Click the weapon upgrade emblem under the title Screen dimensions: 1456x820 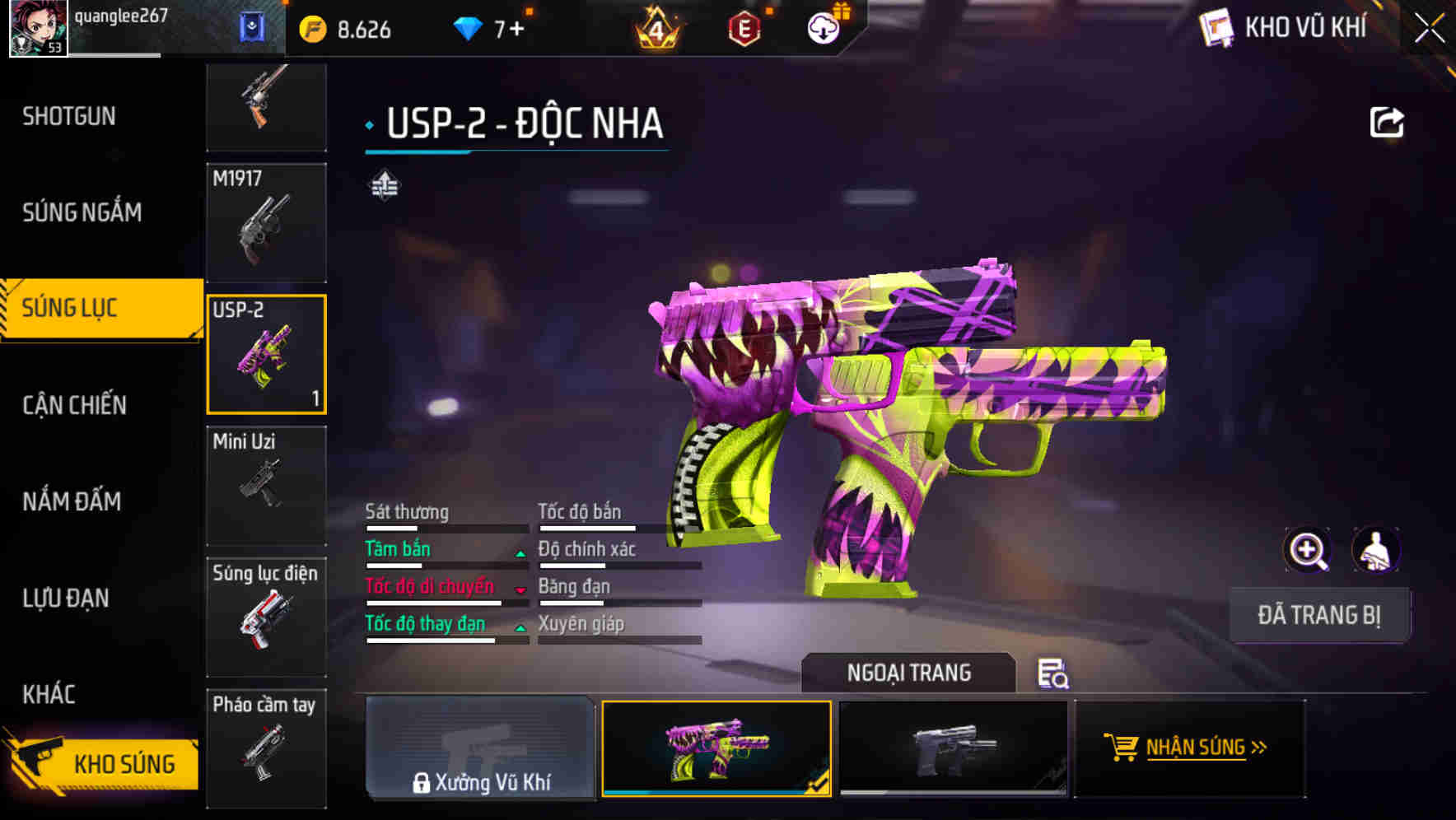coord(385,184)
